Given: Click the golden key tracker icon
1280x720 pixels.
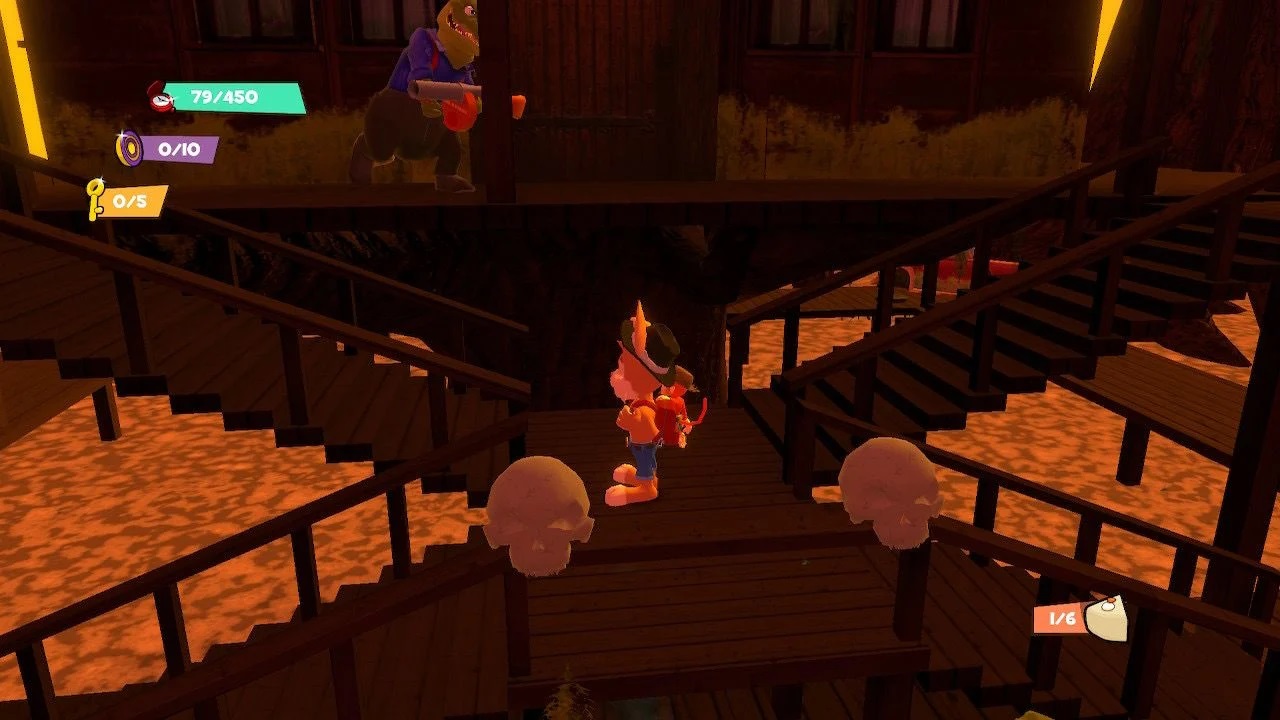Looking at the screenshot, I should click(x=96, y=199).
